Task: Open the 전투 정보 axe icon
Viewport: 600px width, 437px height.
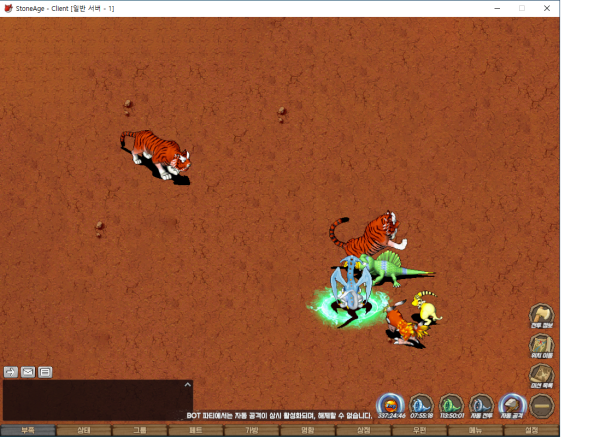Action: click(x=542, y=315)
